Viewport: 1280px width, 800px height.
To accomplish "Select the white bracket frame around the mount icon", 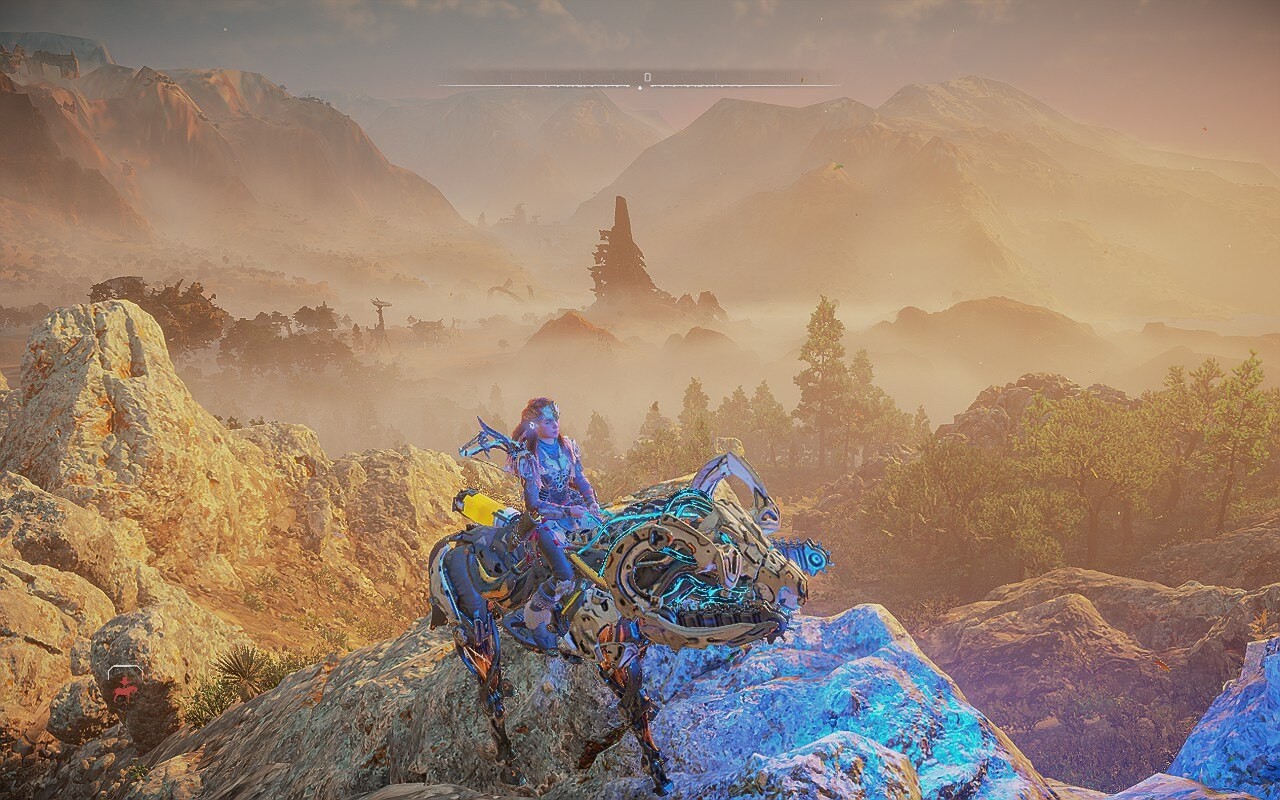I will [x=126, y=667].
